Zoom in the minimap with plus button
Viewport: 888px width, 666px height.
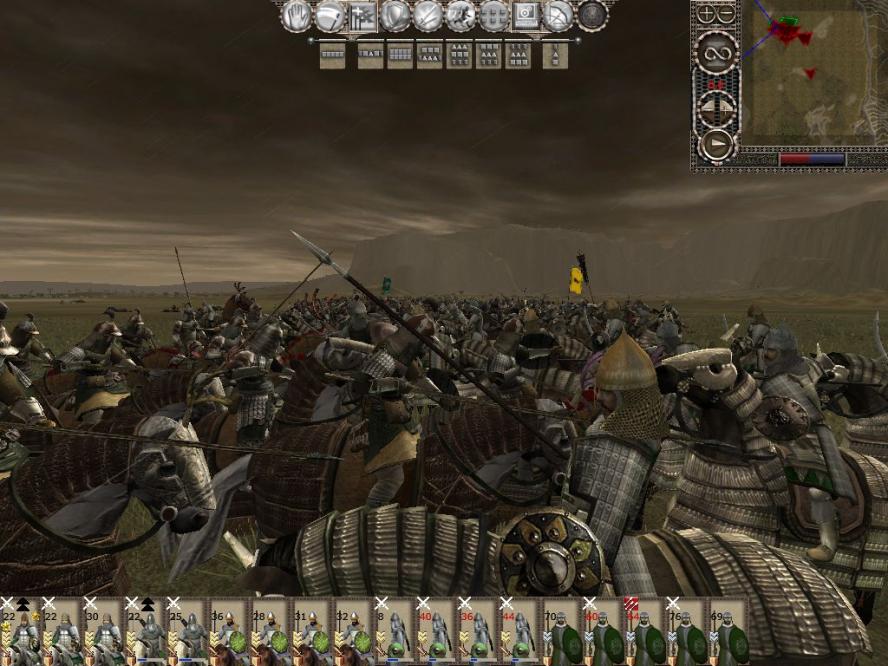point(706,14)
